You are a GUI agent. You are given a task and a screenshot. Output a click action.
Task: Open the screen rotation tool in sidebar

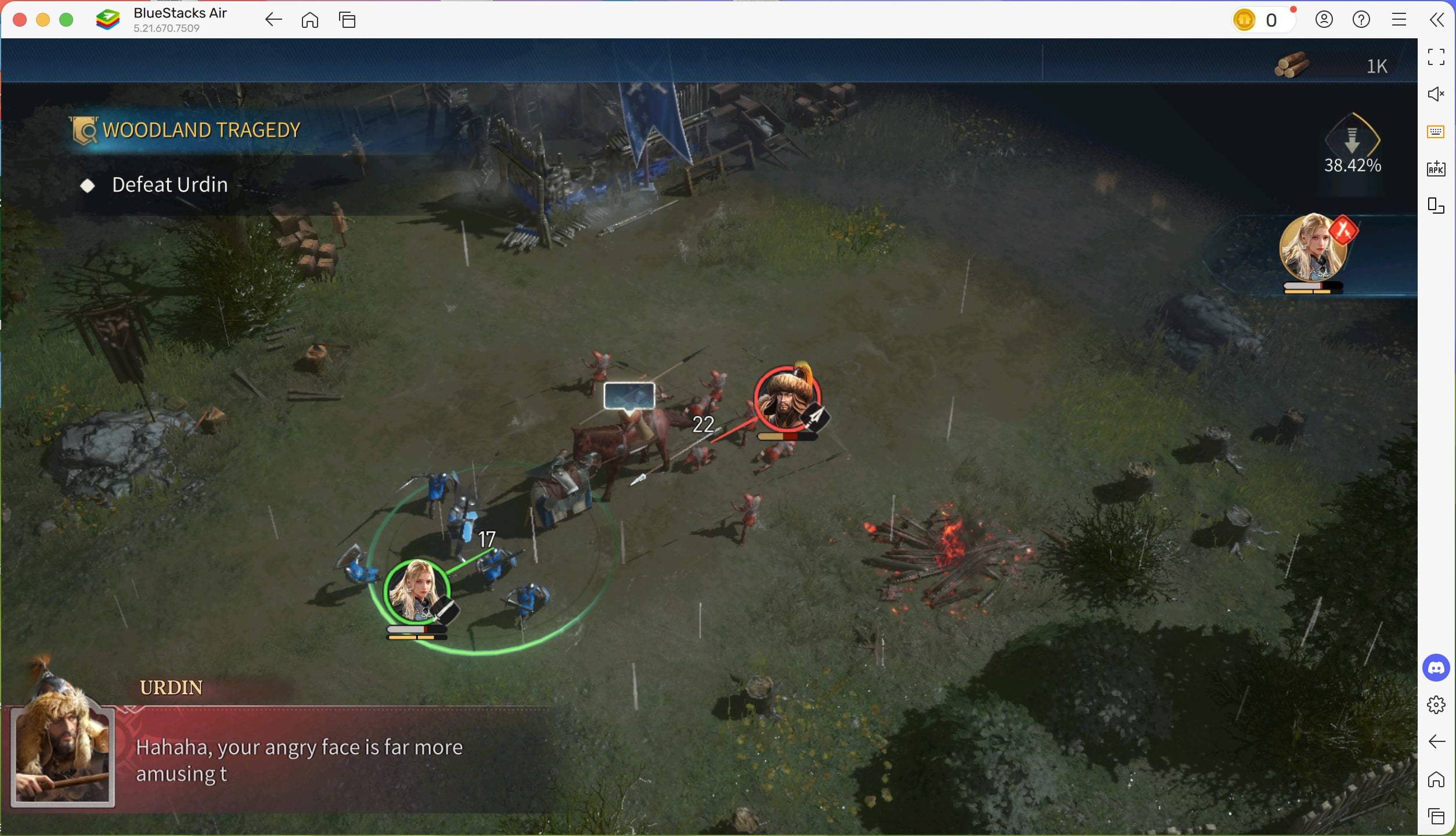(1435, 206)
